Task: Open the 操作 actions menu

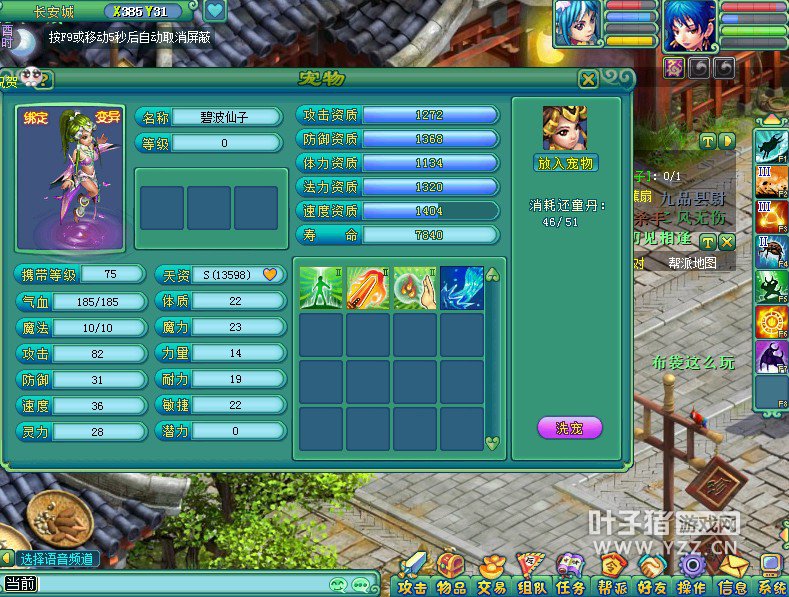Action: pos(691,574)
